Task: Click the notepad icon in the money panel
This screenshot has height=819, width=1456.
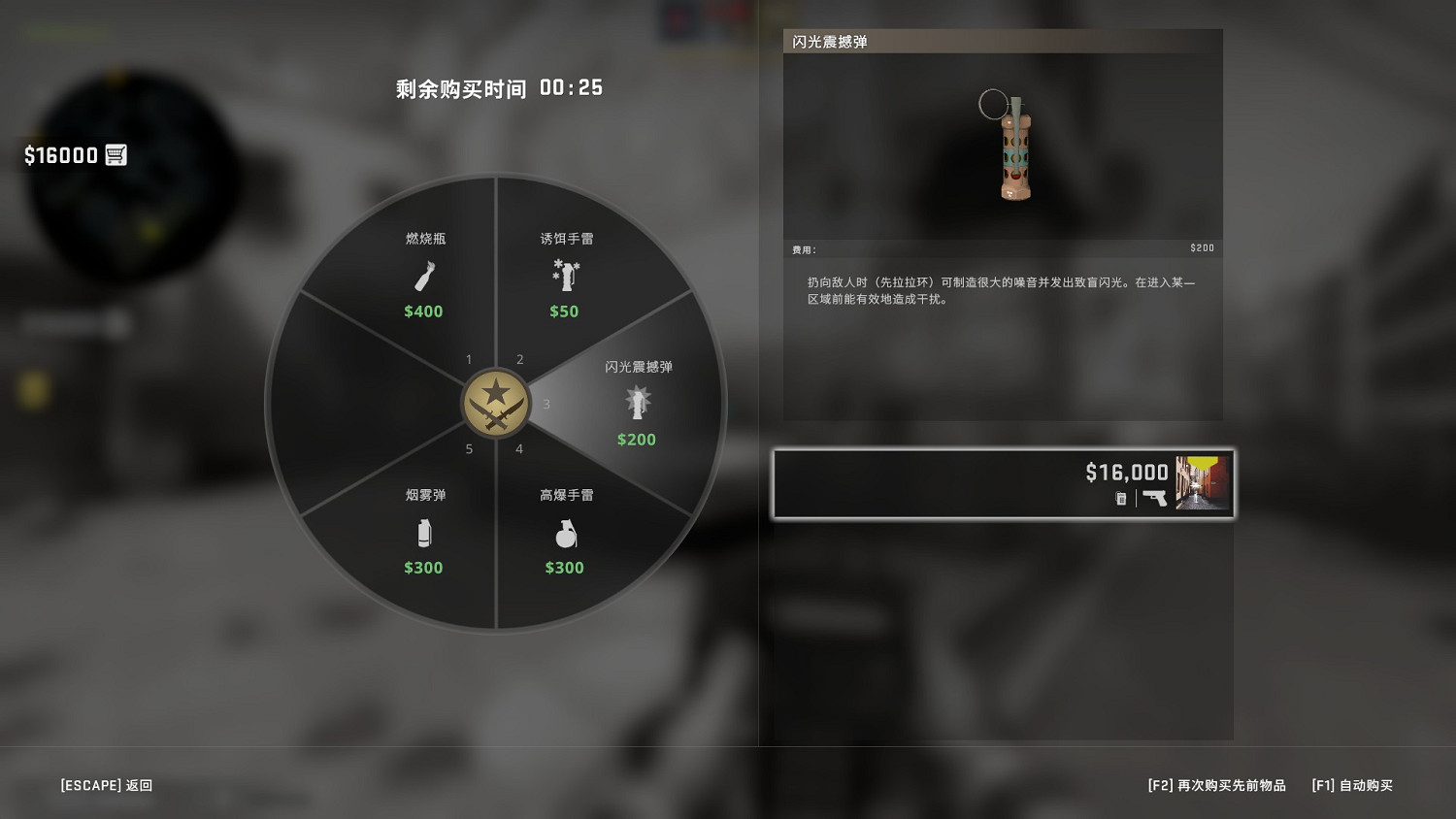Action: [1121, 498]
